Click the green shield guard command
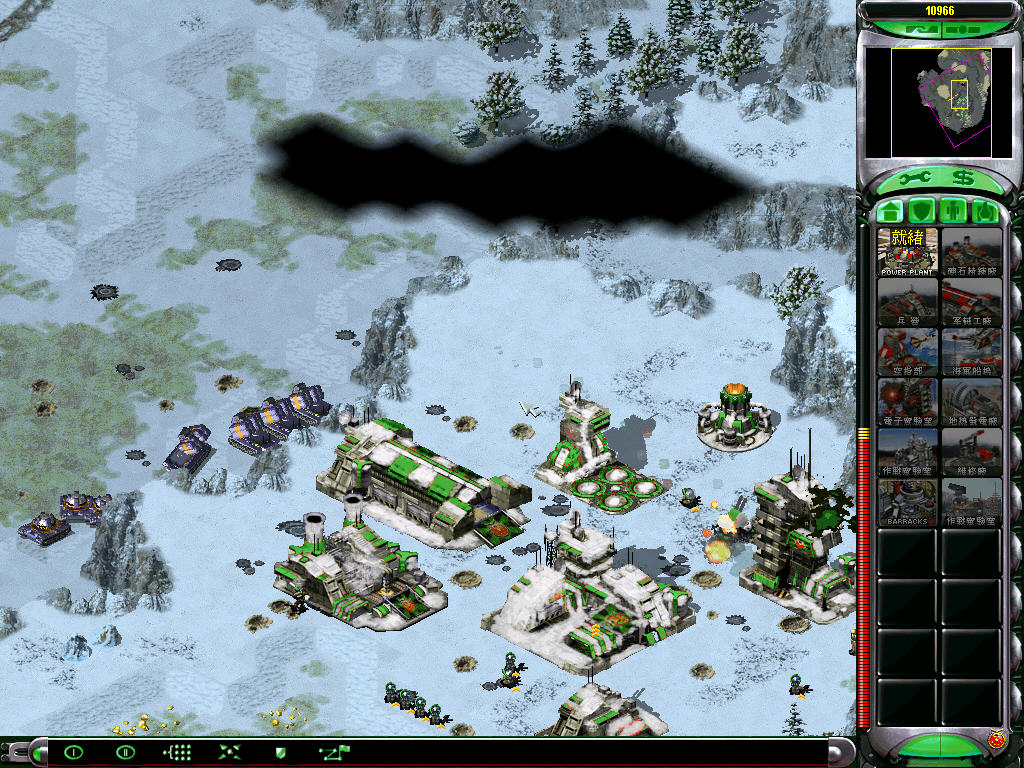Screen dimensions: 1024x768 280,752
